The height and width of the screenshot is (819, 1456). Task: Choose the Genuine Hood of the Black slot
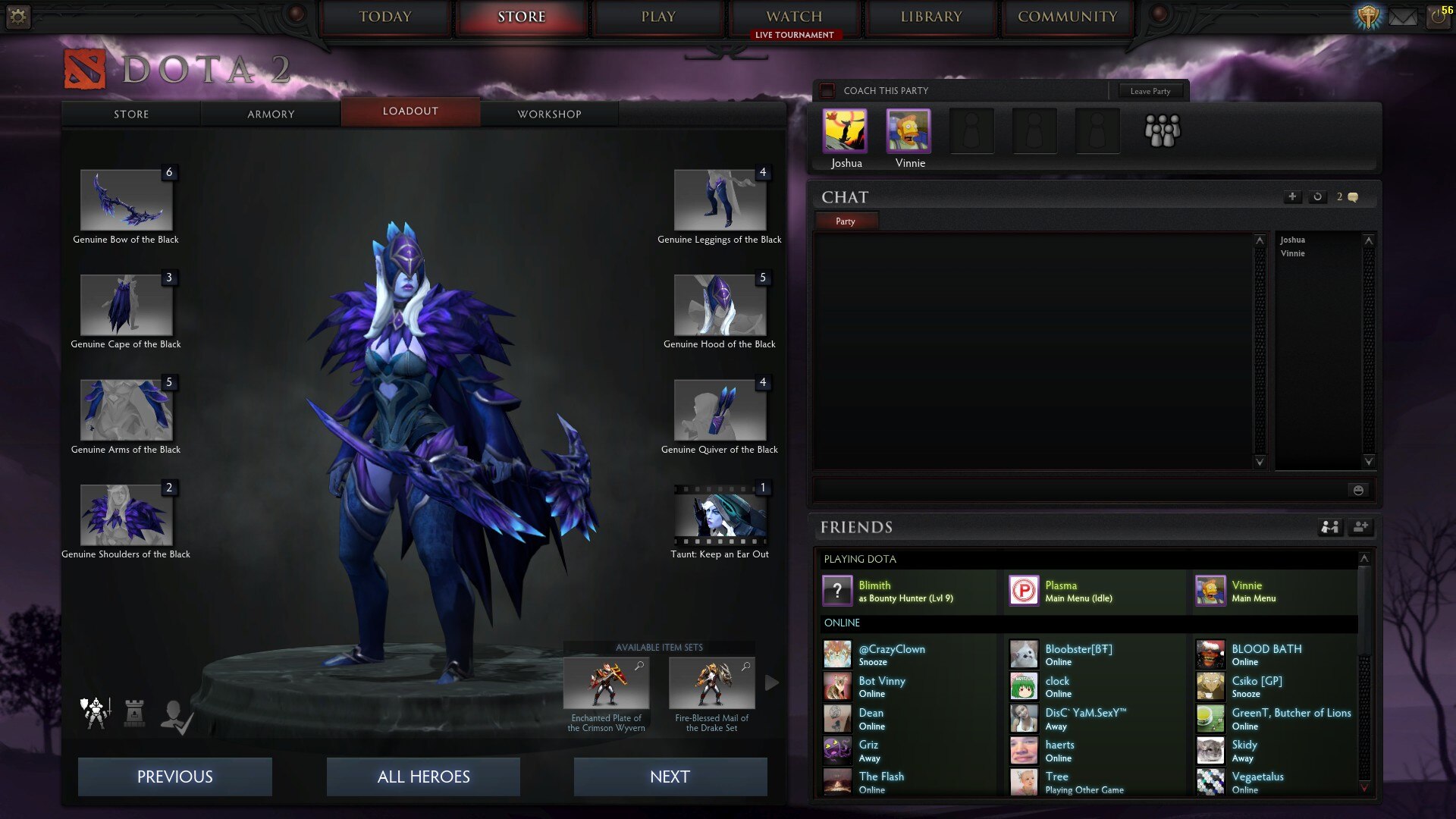720,305
